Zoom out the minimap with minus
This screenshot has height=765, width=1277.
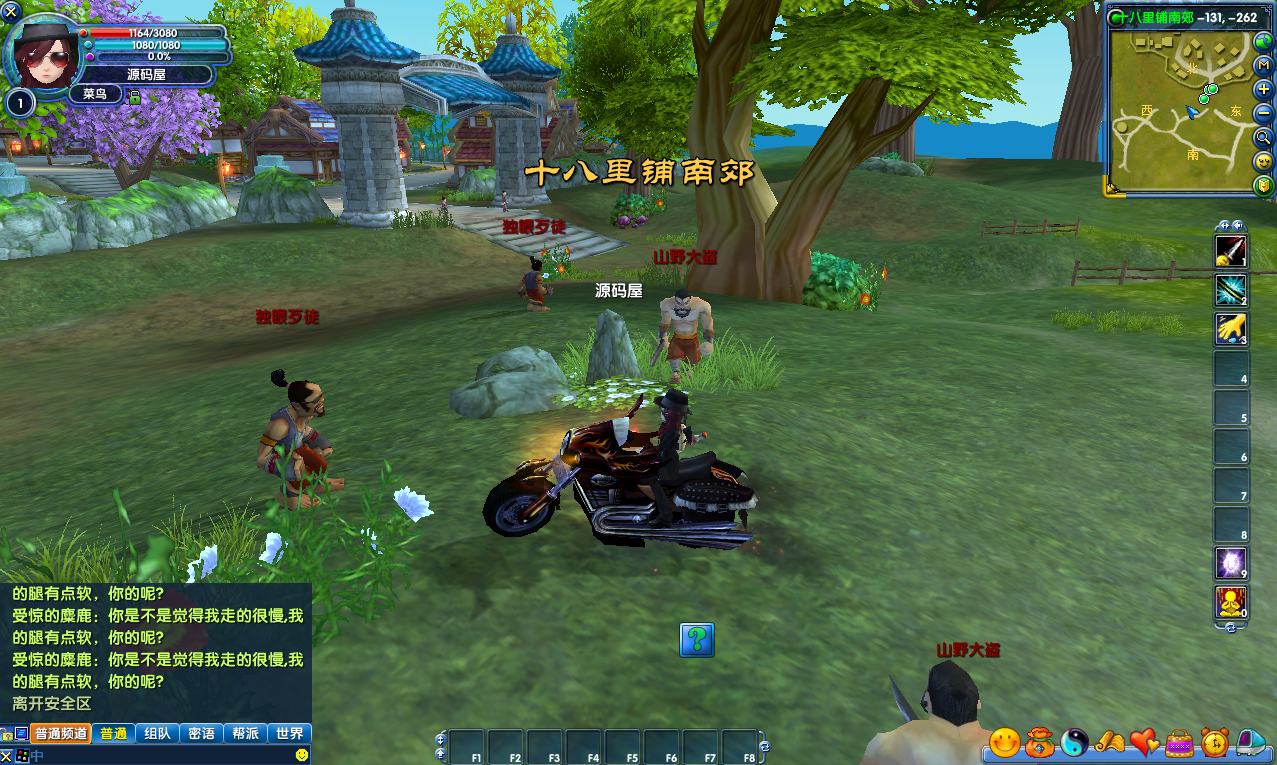pos(1264,113)
